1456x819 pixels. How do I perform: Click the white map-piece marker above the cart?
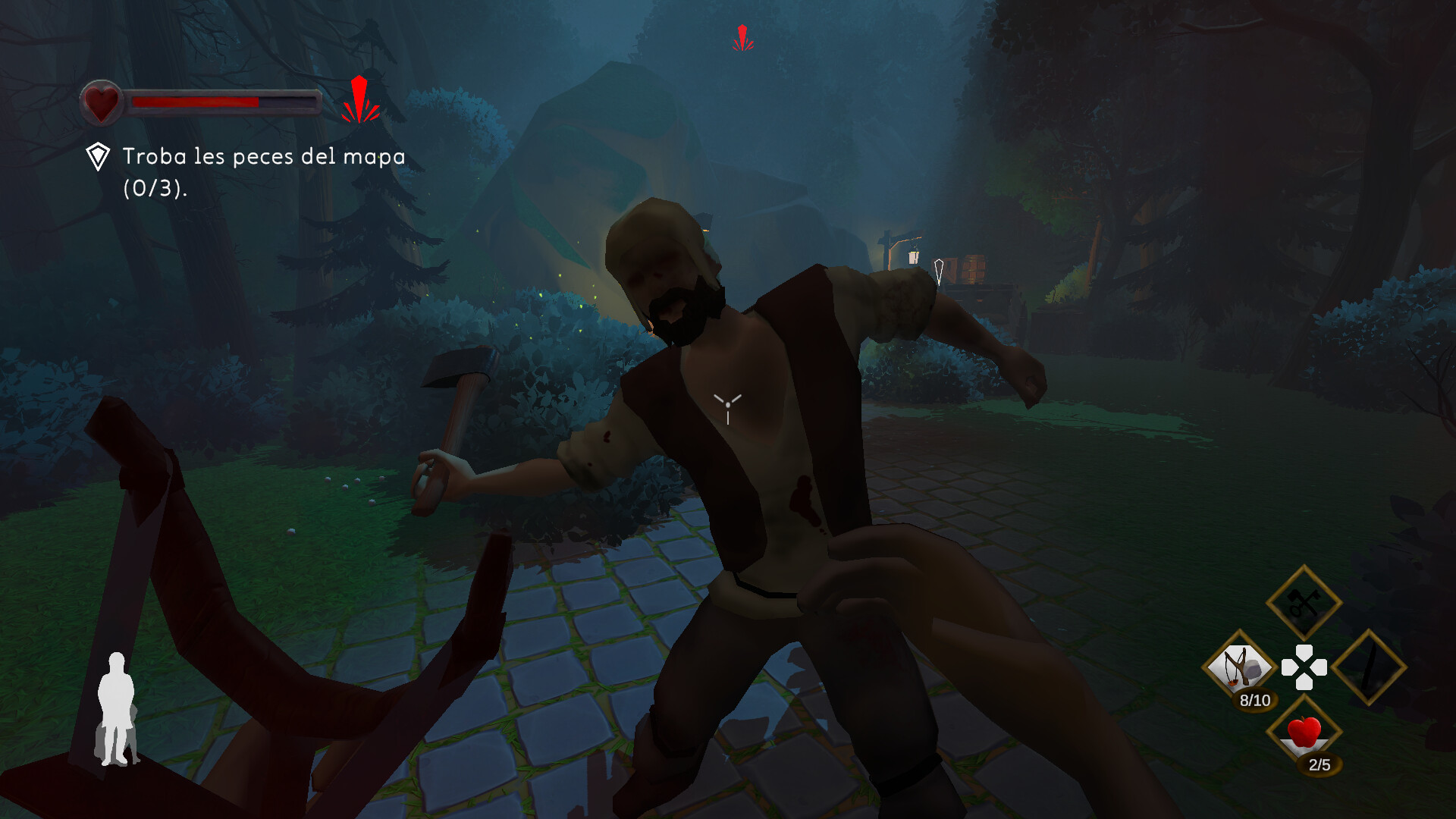pos(938,267)
